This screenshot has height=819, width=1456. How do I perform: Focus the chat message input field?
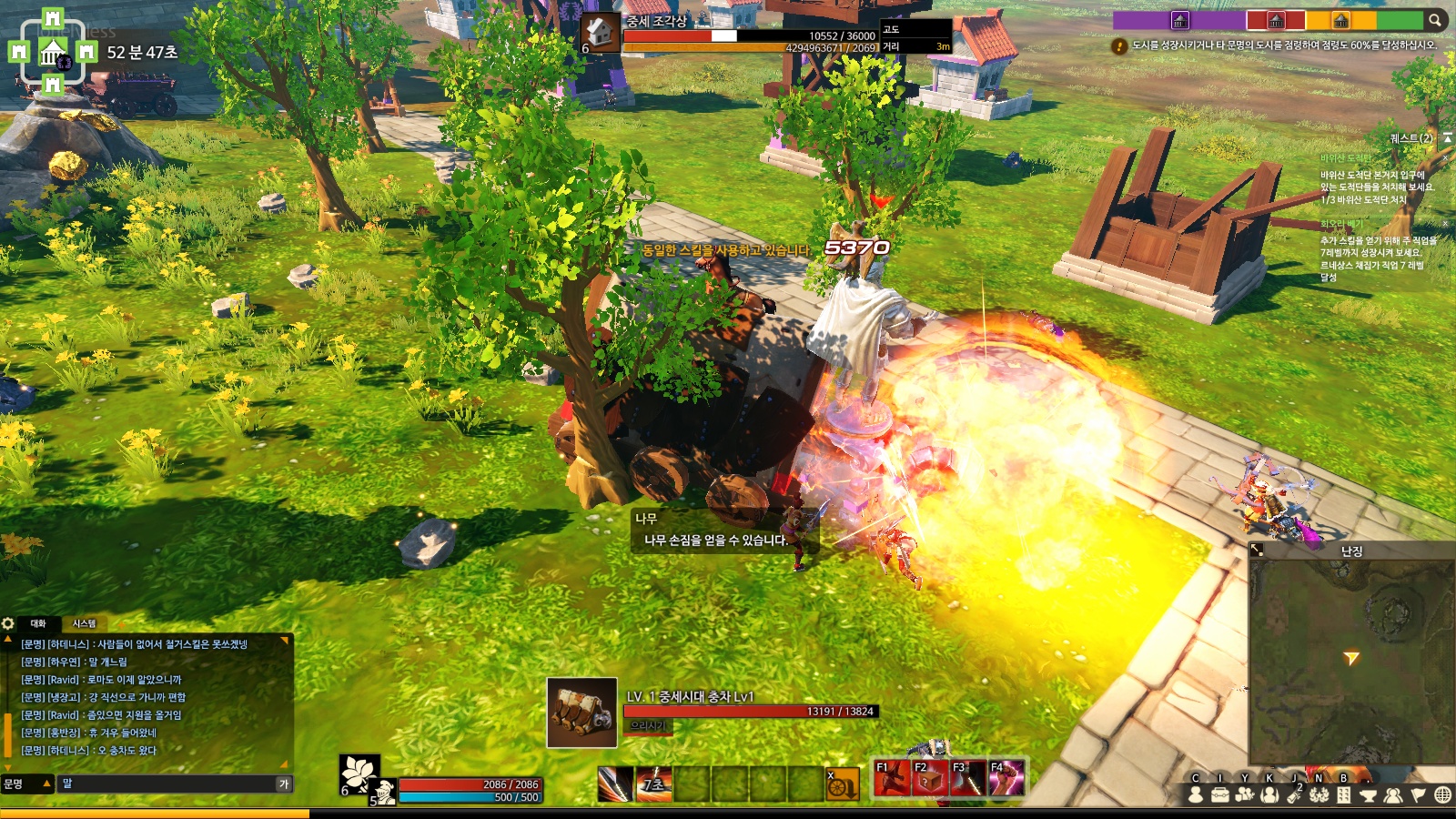click(168, 784)
